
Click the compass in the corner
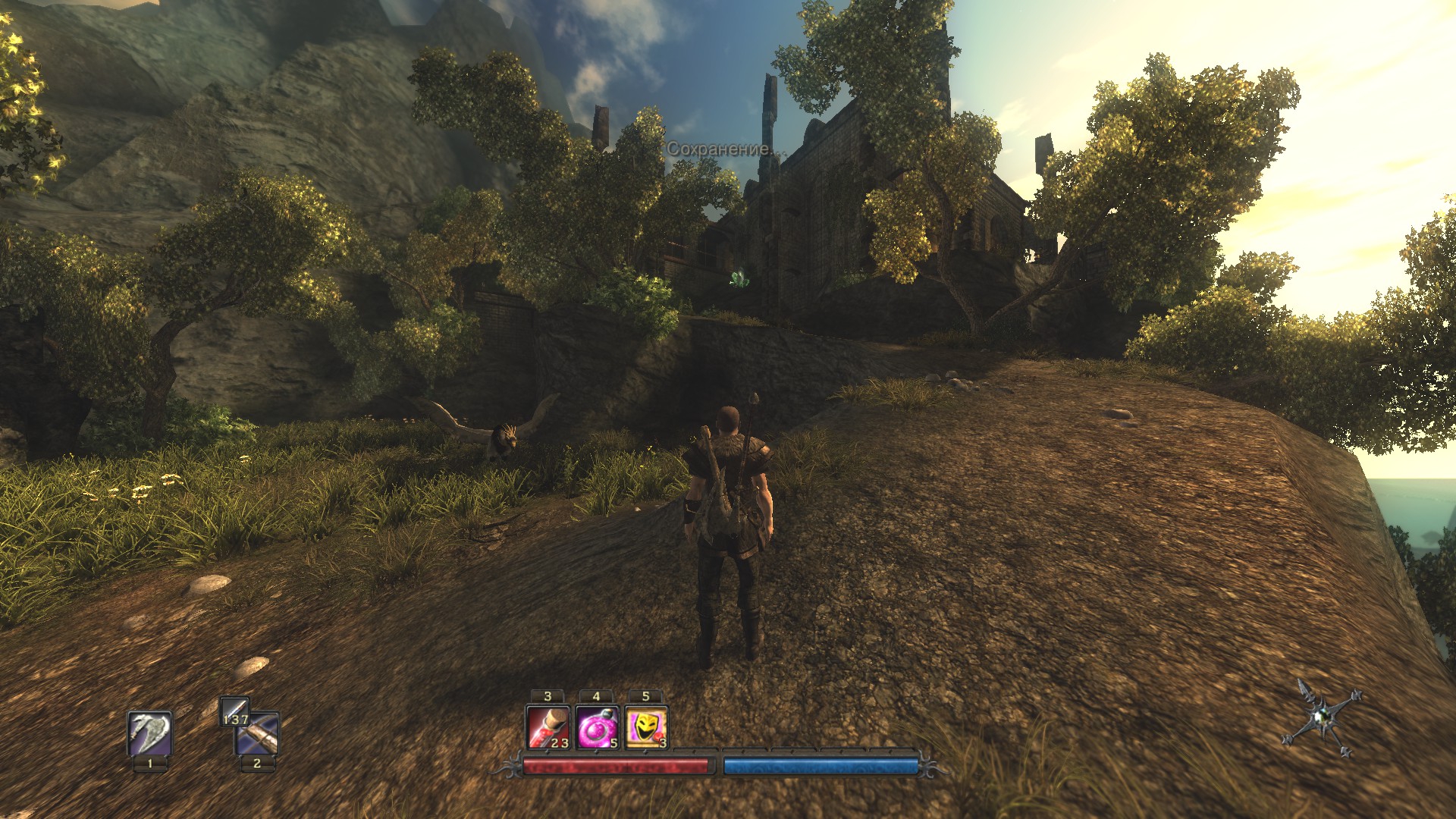pyautogui.click(x=1322, y=717)
